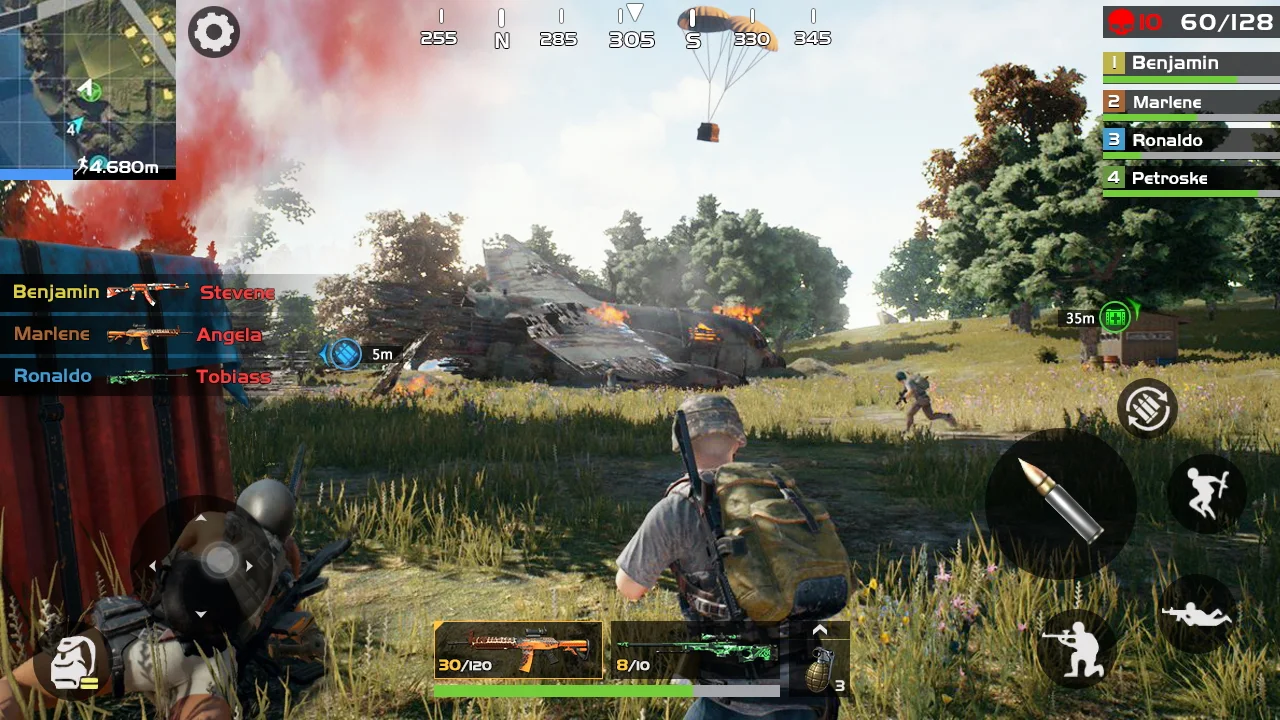Image resolution: width=1280 pixels, height=720 pixels.
Task: Tap the bullet fire button
Action: (1060, 503)
